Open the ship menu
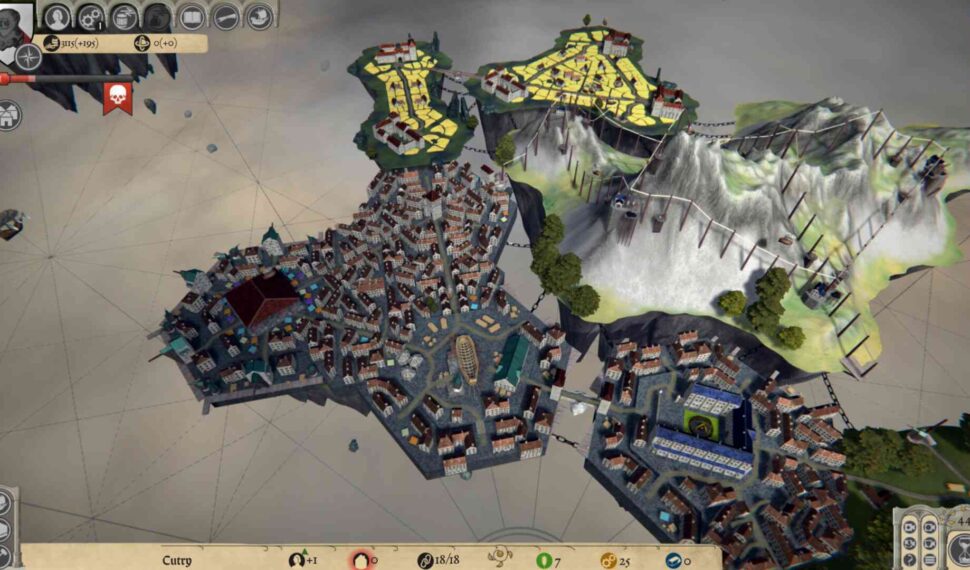Viewport: 970px width, 570px height. pos(260,17)
